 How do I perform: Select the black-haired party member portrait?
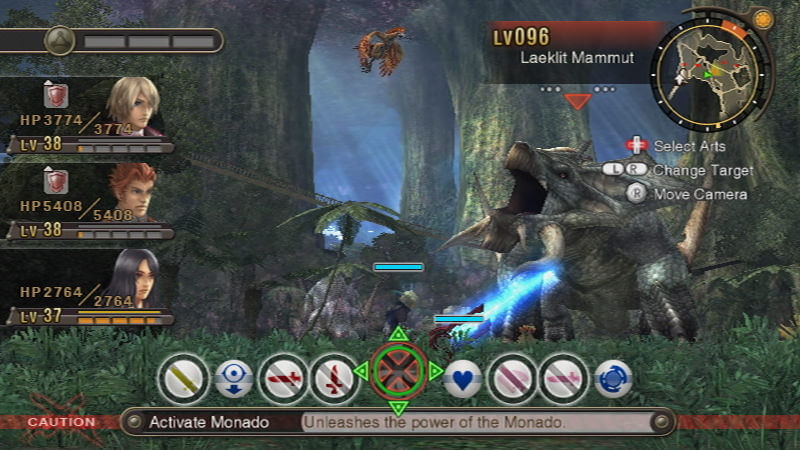click(x=133, y=278)
